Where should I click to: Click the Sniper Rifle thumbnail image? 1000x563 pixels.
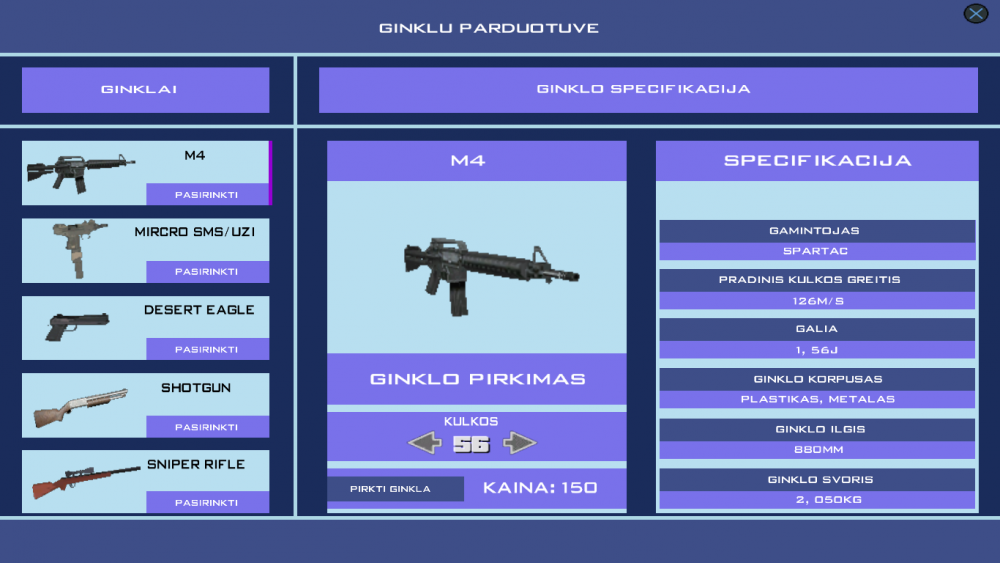pyautogui.click(x=85, y=480)
